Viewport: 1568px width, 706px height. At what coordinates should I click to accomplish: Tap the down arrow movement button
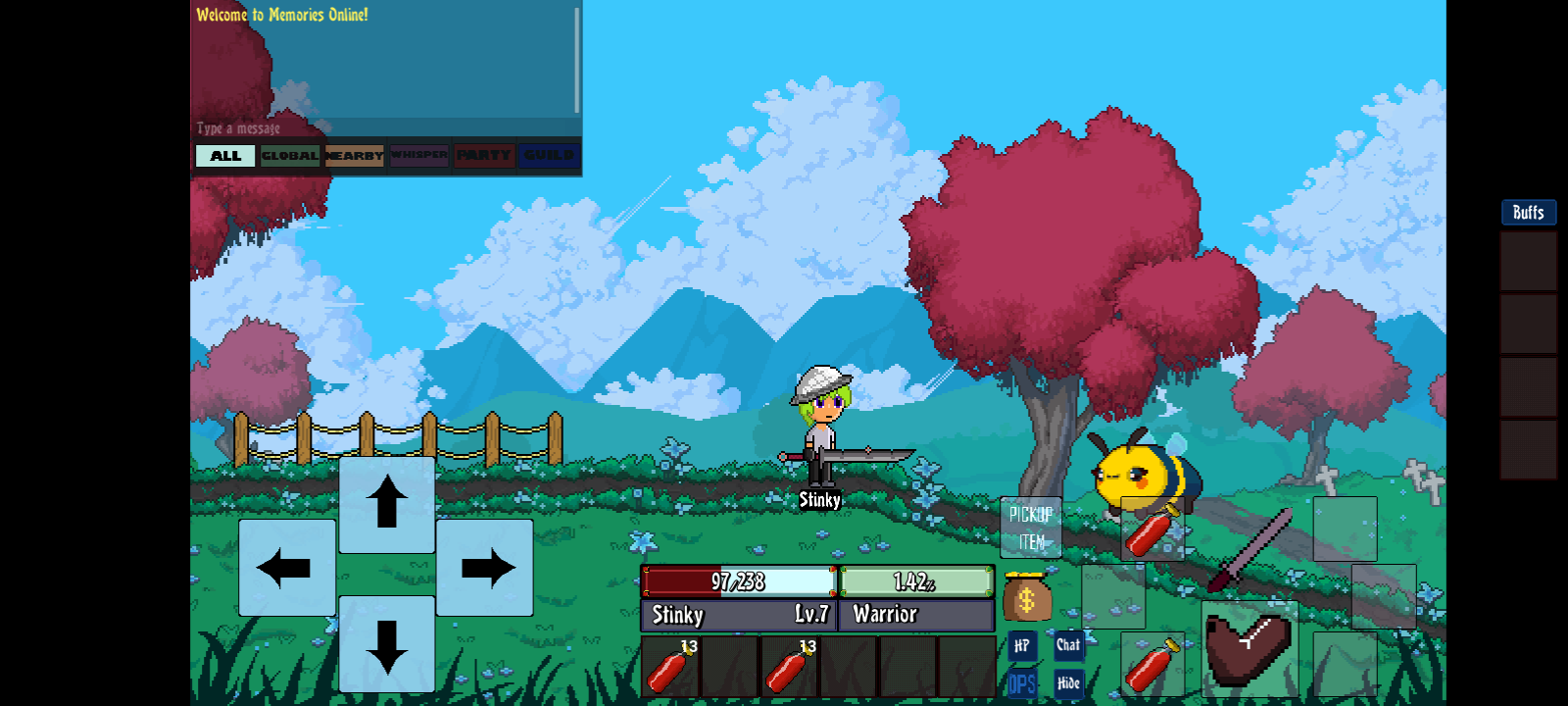387,644
